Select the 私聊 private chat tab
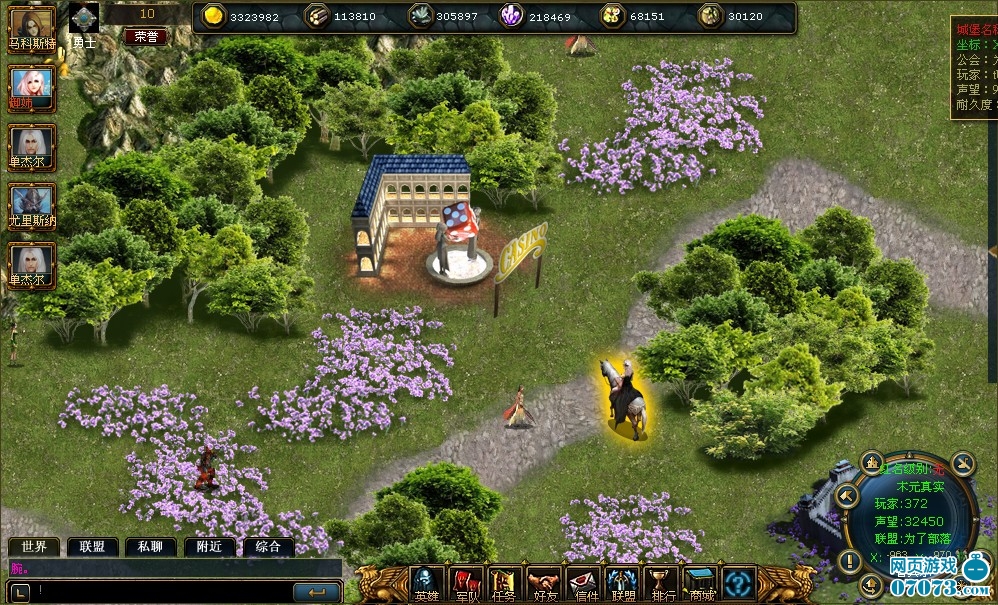The height and width of the screenshot is (605, 998). coord(150,547)
